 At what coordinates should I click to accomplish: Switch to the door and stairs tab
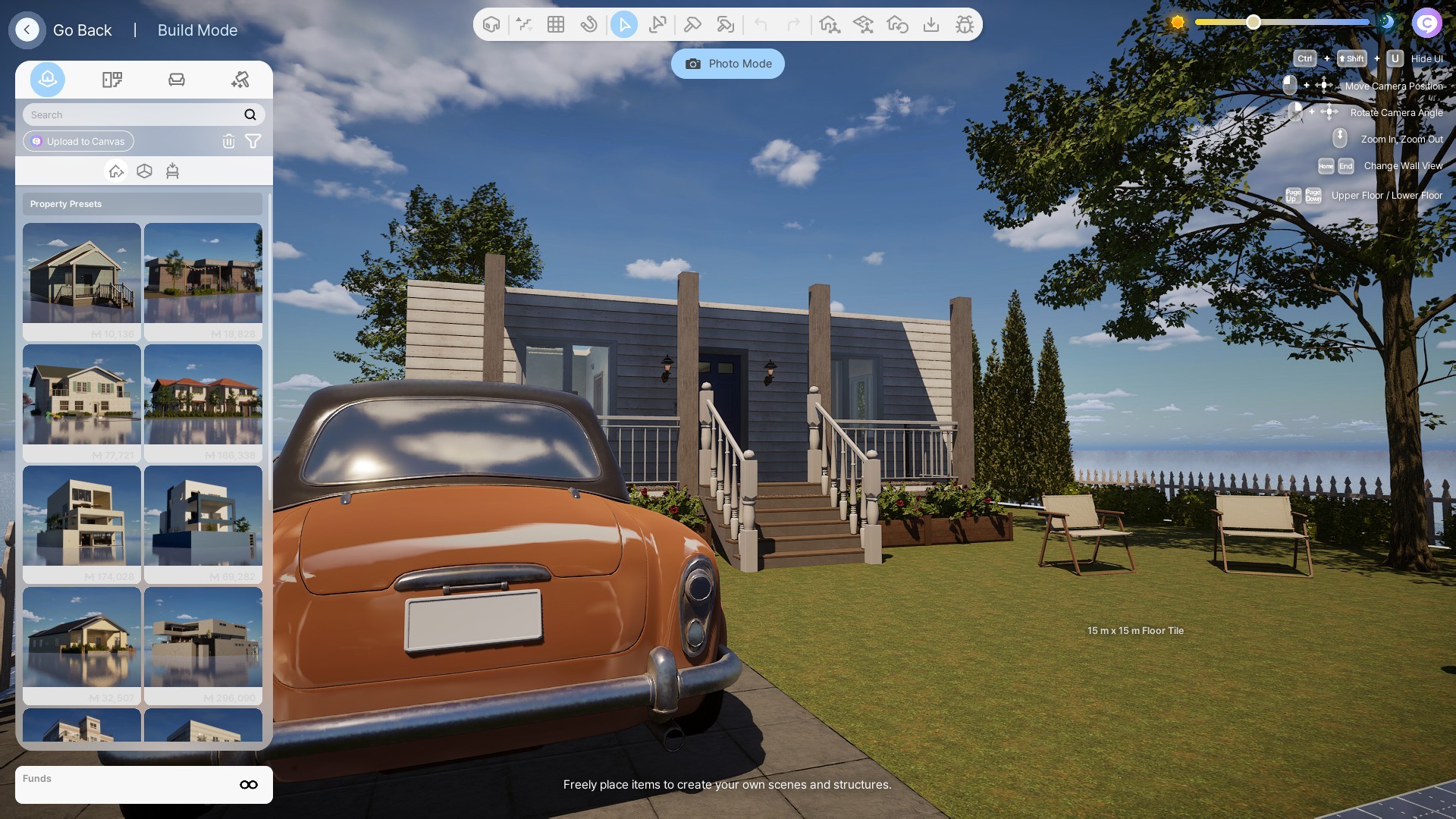pos(112,80)
